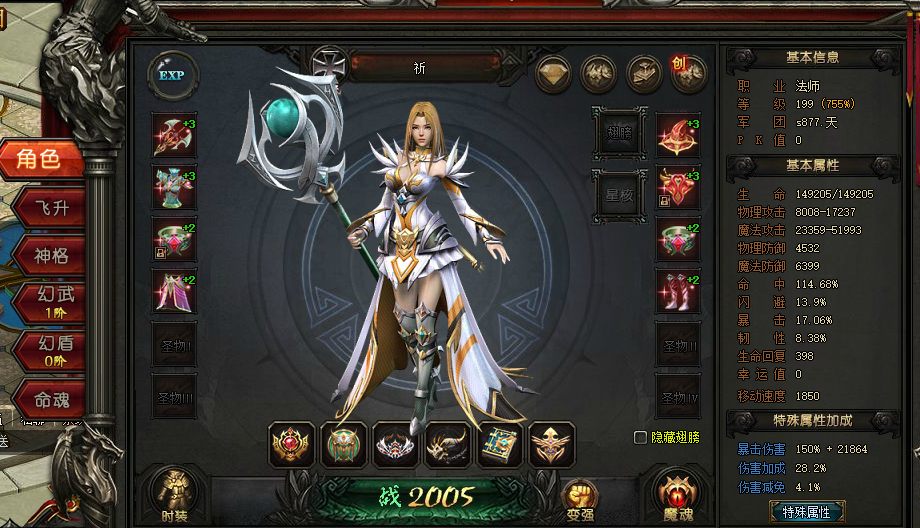Click the round diamond icon button

tap(554, 73)
